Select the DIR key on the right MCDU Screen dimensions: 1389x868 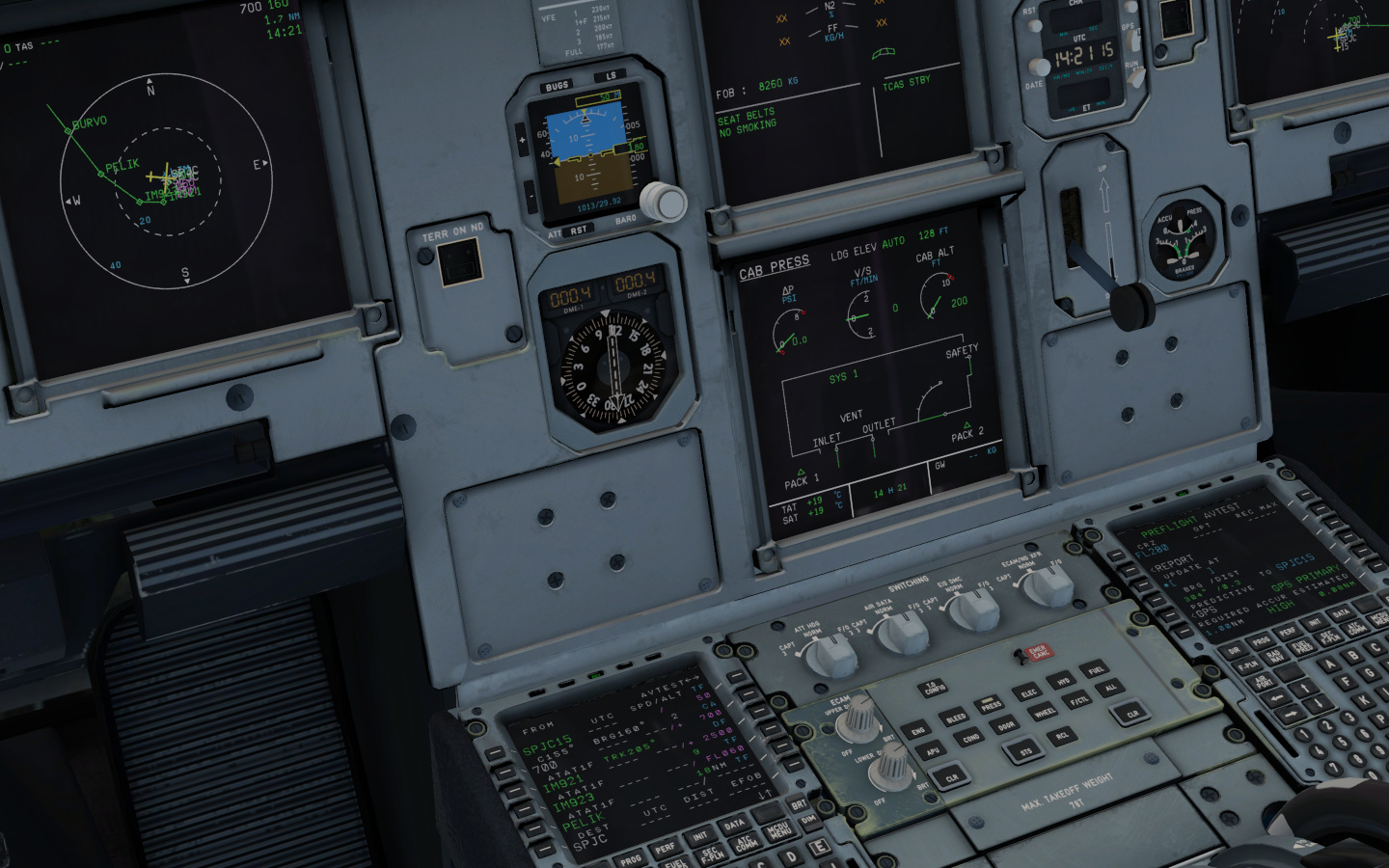pyautogui.click(x=1236, y=650)
